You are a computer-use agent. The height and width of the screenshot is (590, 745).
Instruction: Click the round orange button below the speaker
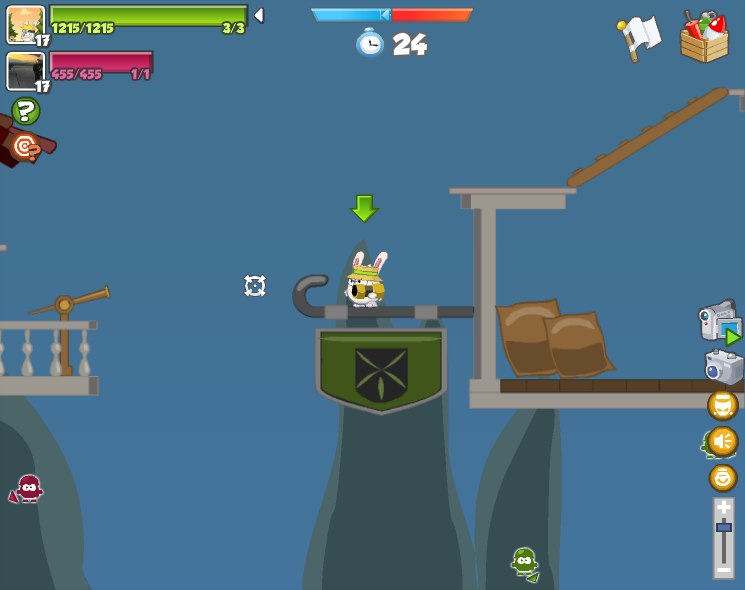pos(722,477)
